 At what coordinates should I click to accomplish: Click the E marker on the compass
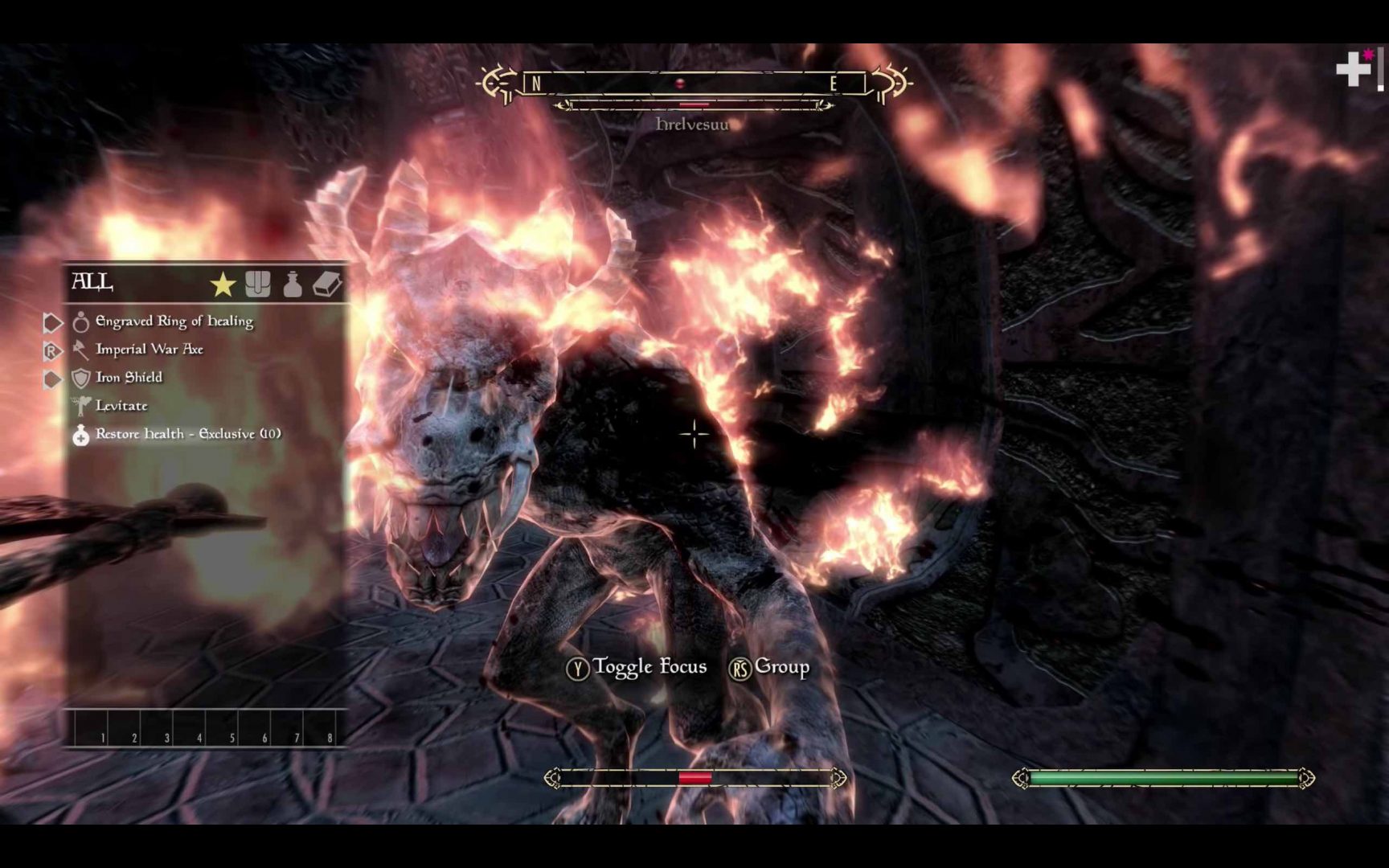[833, 81]
